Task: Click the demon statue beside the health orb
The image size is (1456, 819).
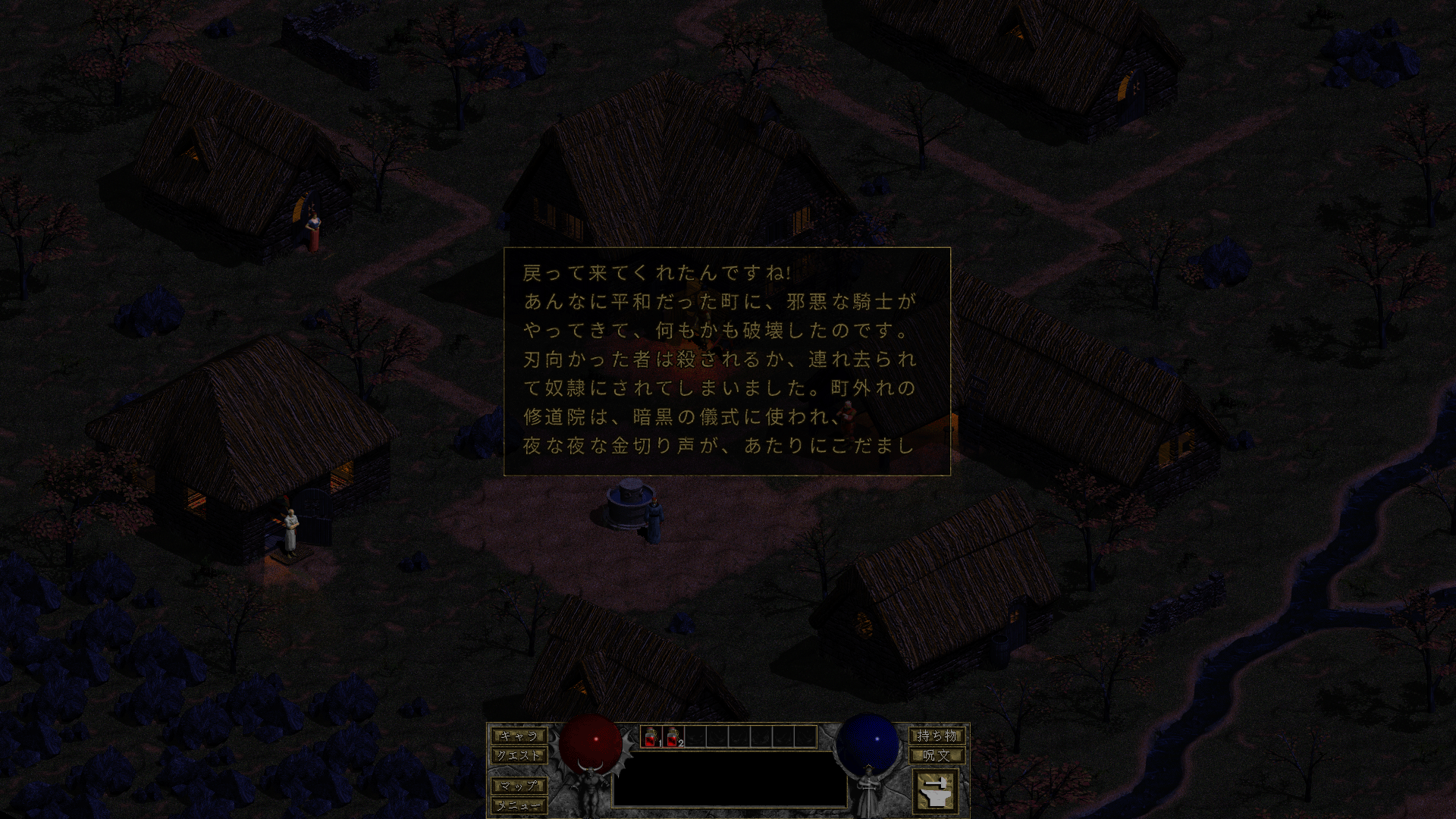Action: 589,789
